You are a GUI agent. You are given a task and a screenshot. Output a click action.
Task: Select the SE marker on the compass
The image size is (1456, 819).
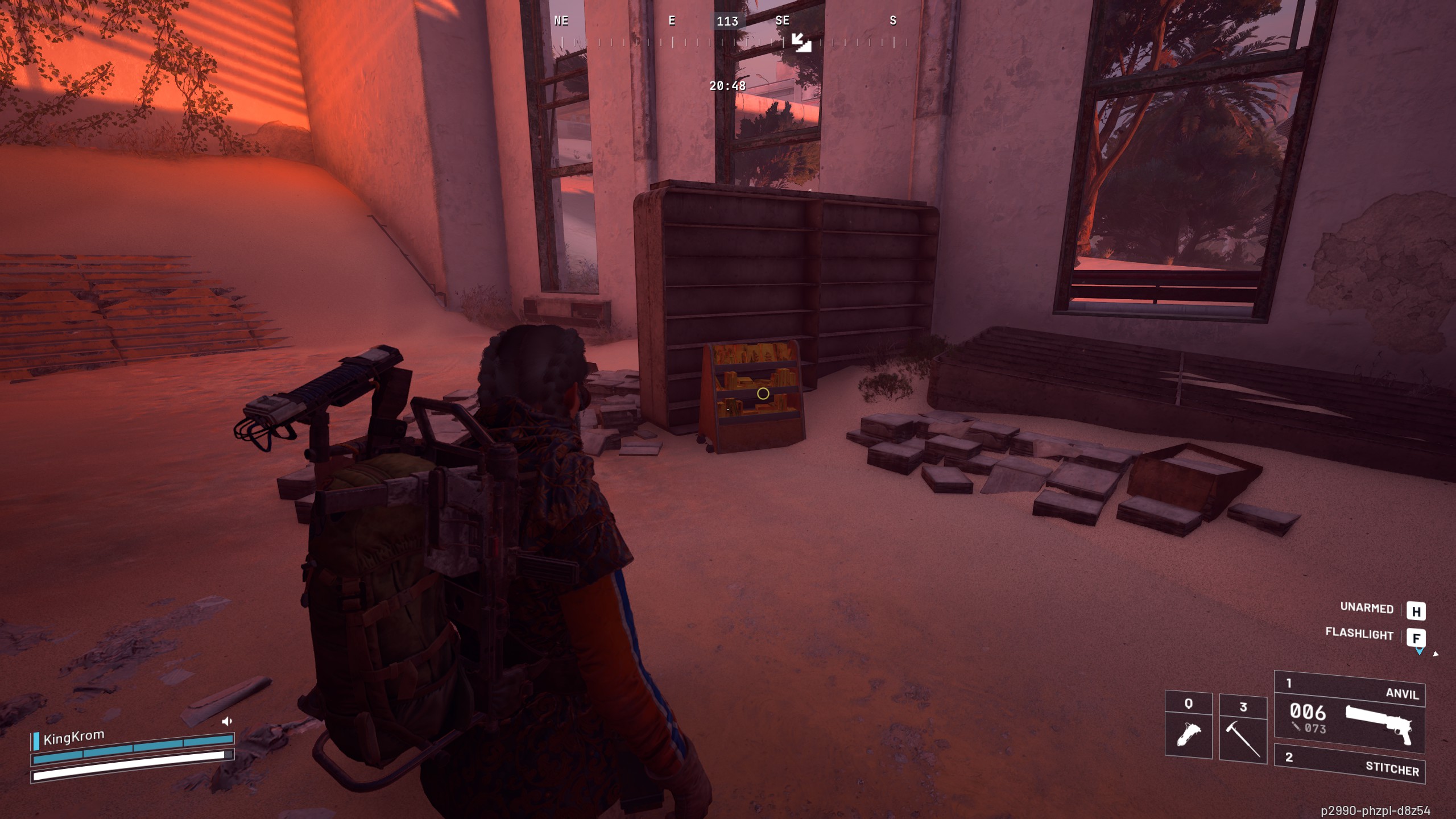click(x=783, y=21)
